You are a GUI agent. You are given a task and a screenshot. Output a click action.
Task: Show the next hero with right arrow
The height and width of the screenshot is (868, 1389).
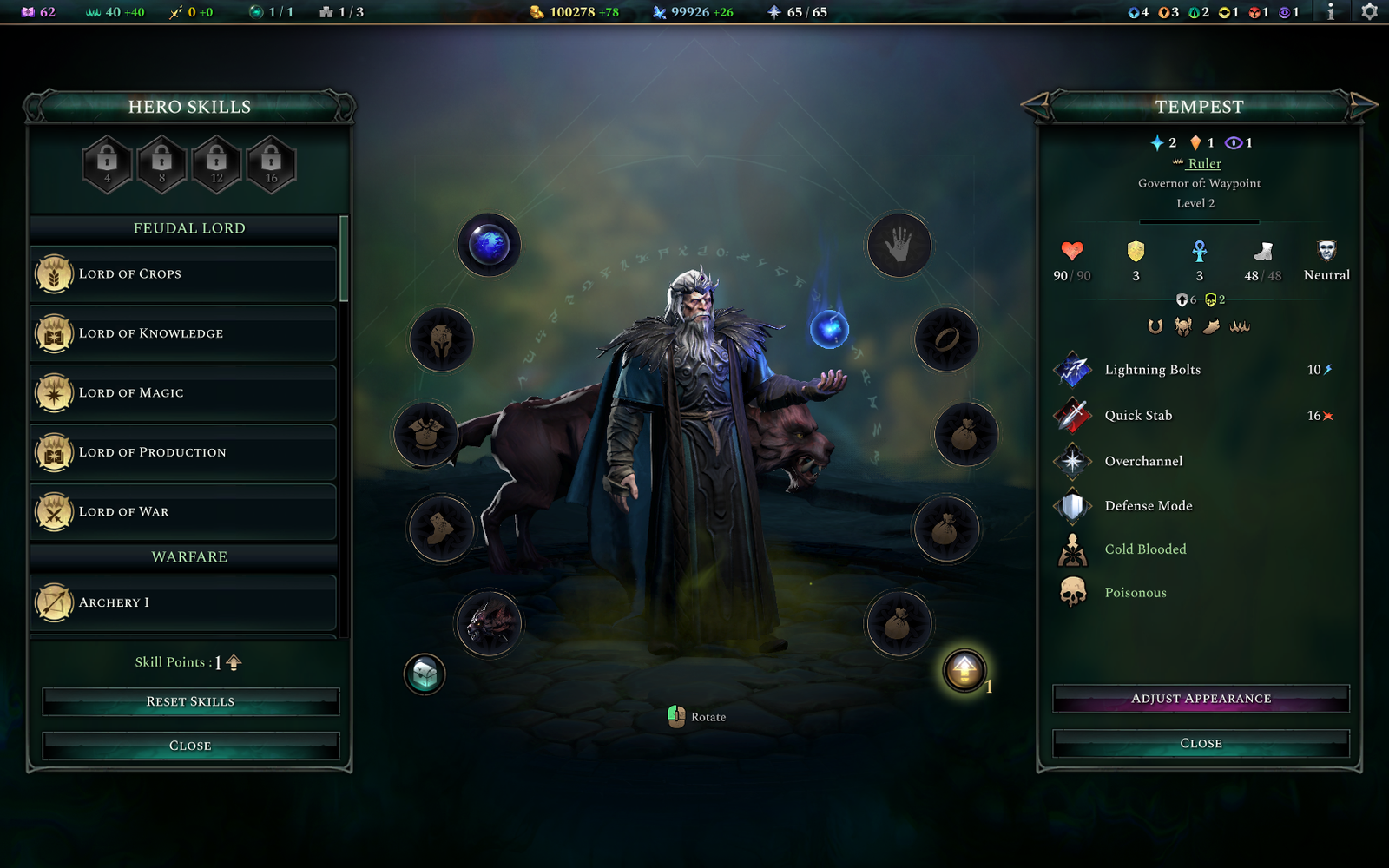1363,106
